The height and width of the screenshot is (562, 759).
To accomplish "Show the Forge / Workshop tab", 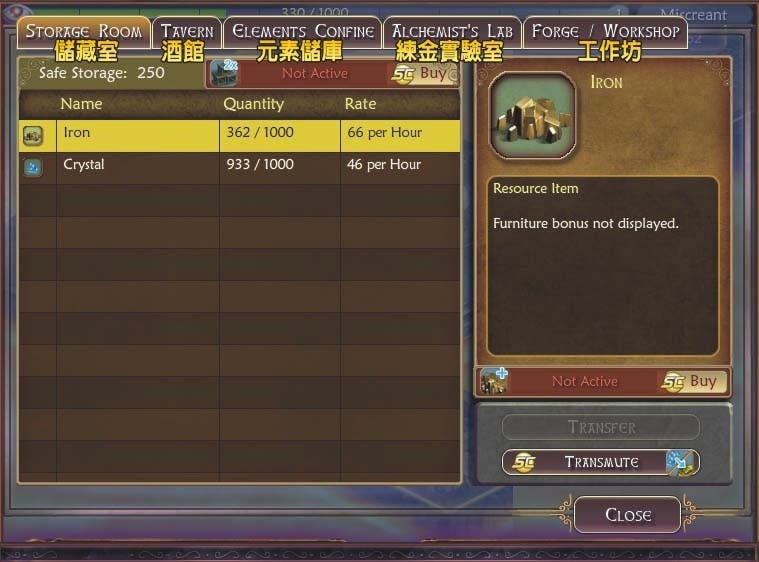I will point(605,32).
